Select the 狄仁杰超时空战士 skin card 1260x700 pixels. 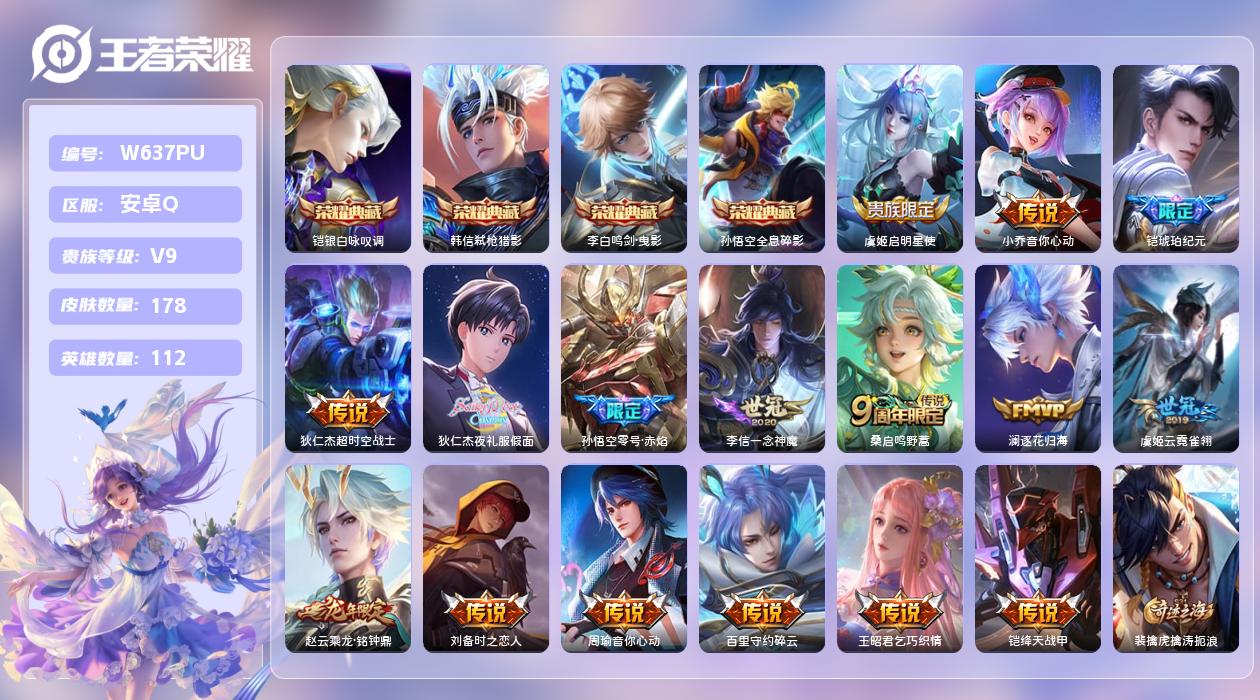tap(348, 358)
